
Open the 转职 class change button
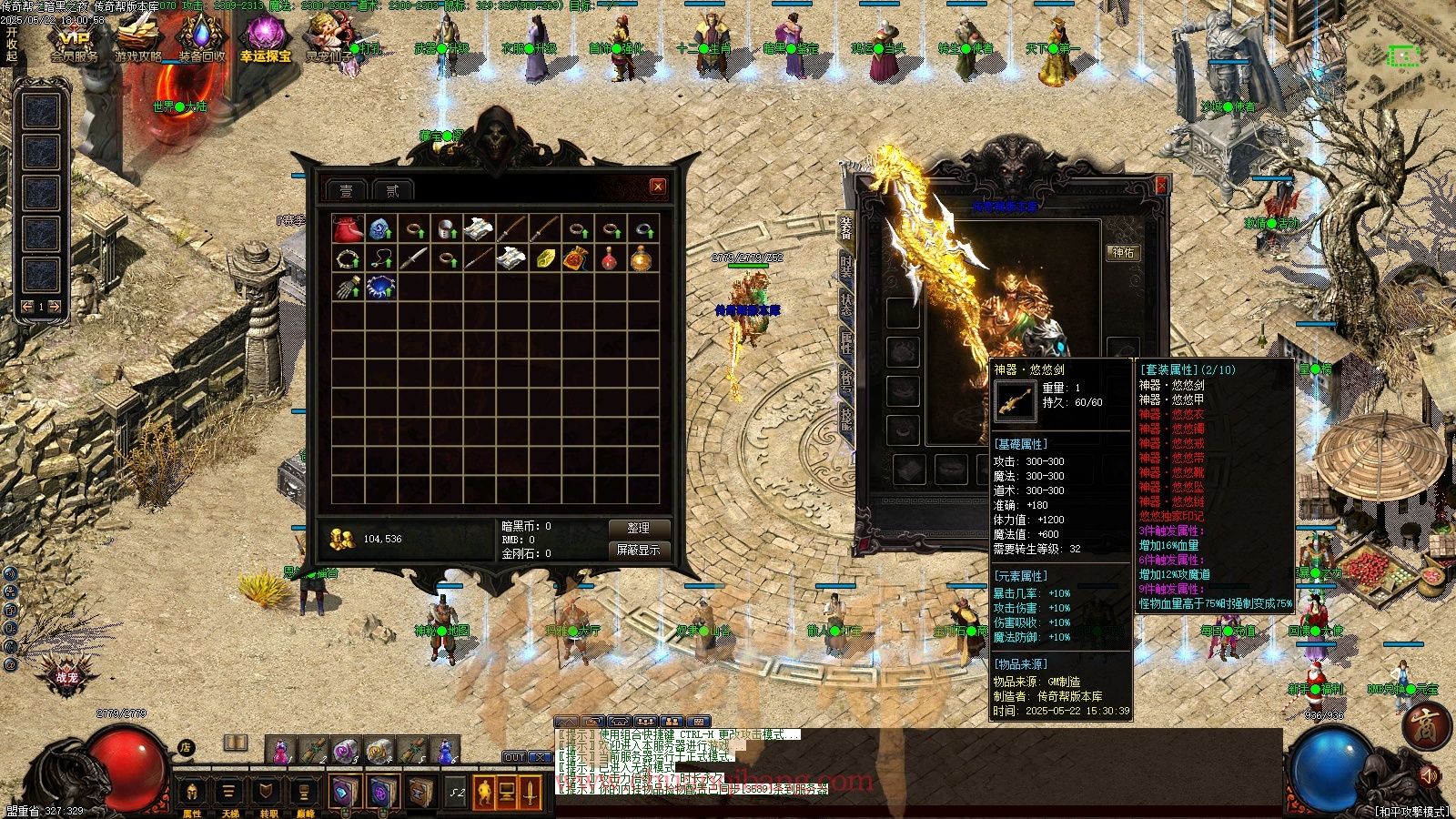(x=268, y=793)
